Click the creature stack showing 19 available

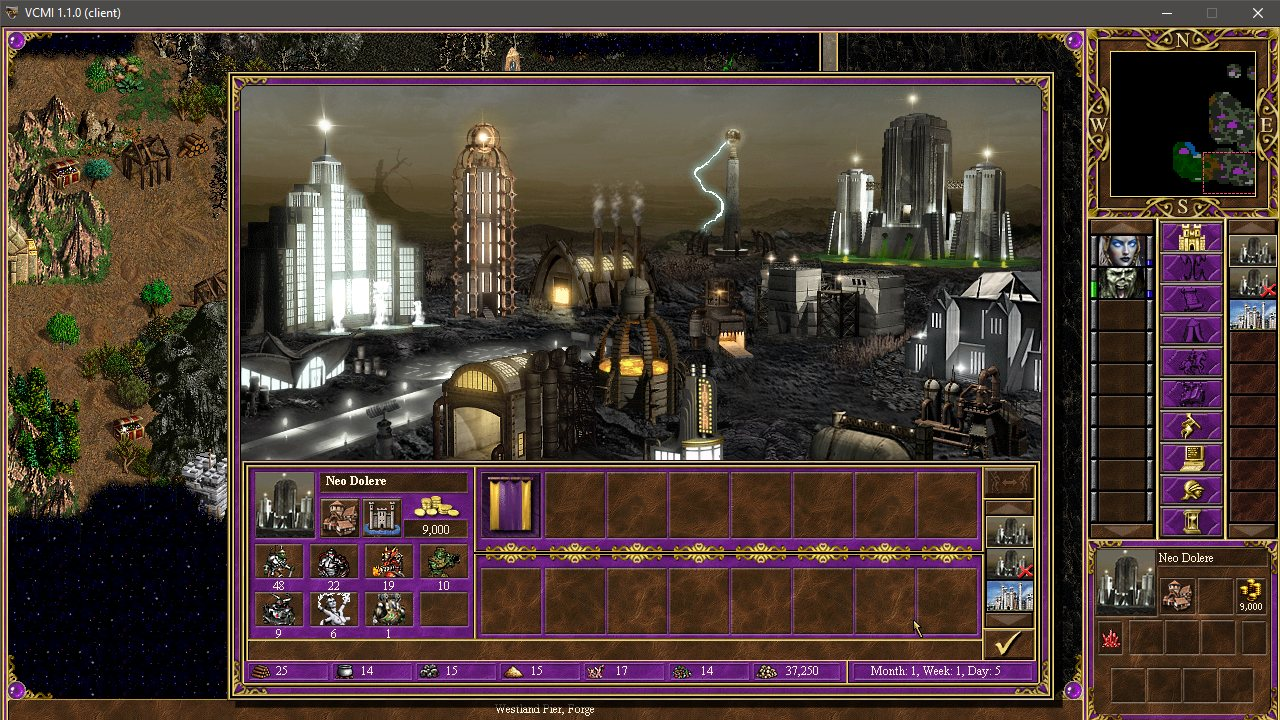389,562
